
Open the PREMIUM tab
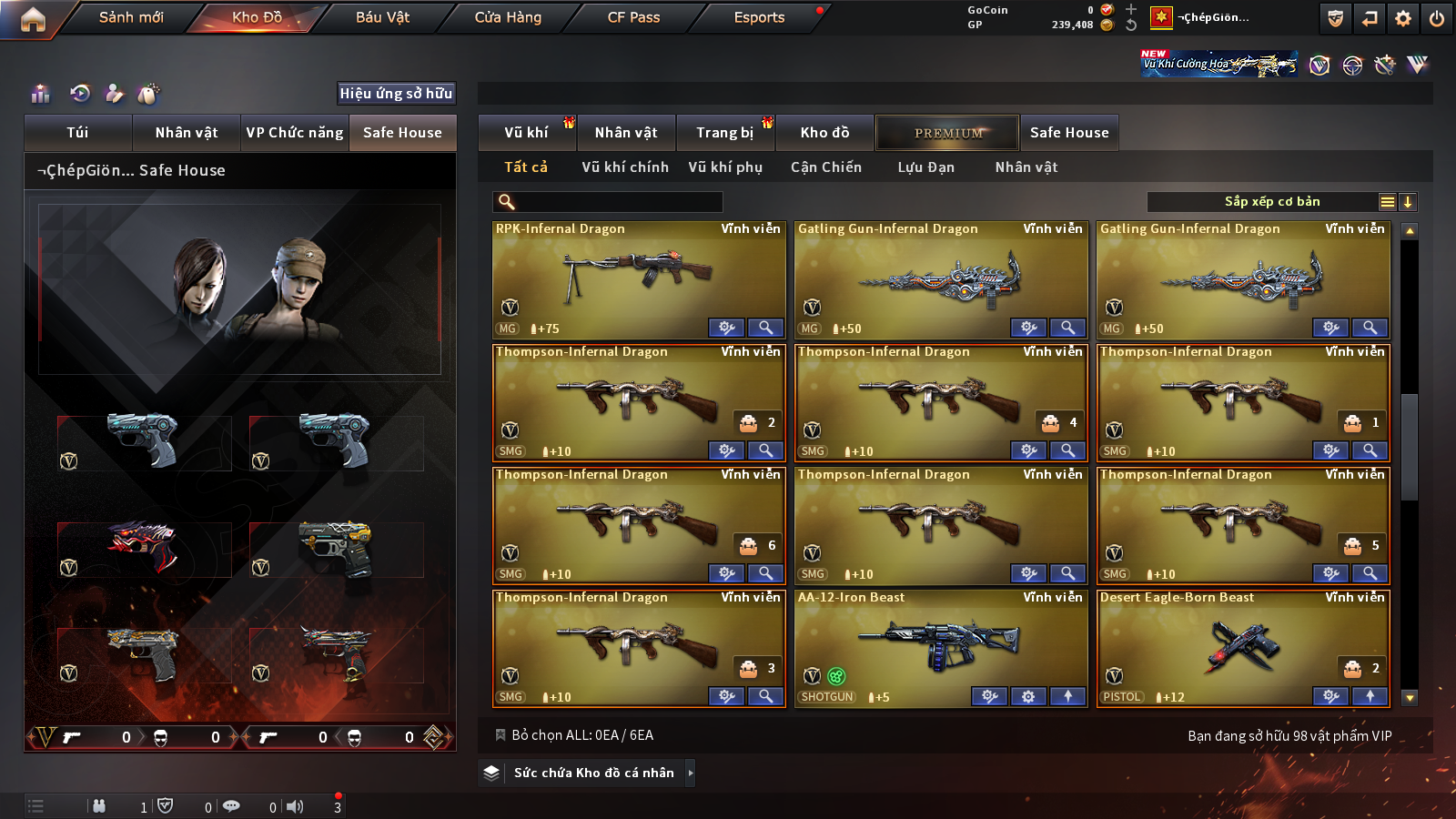click(948, 133)
